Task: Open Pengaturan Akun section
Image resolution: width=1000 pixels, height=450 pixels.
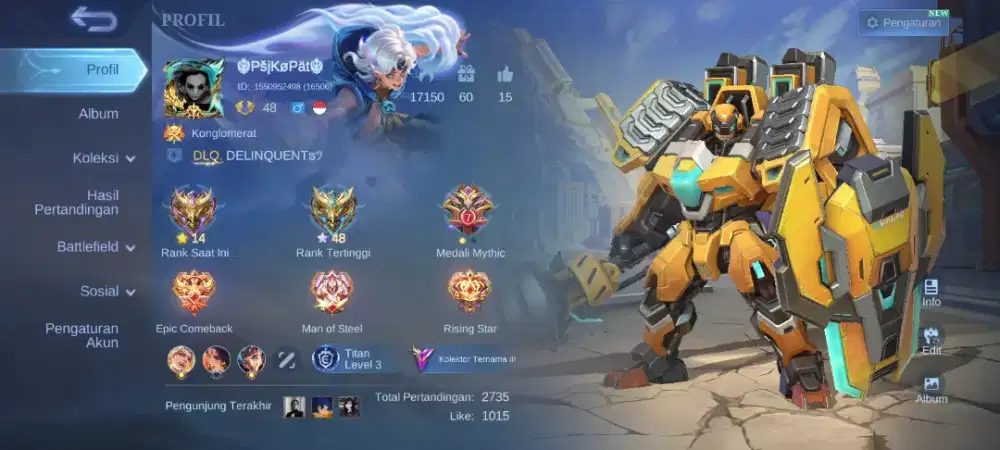Action: click(x=82, y=335)
